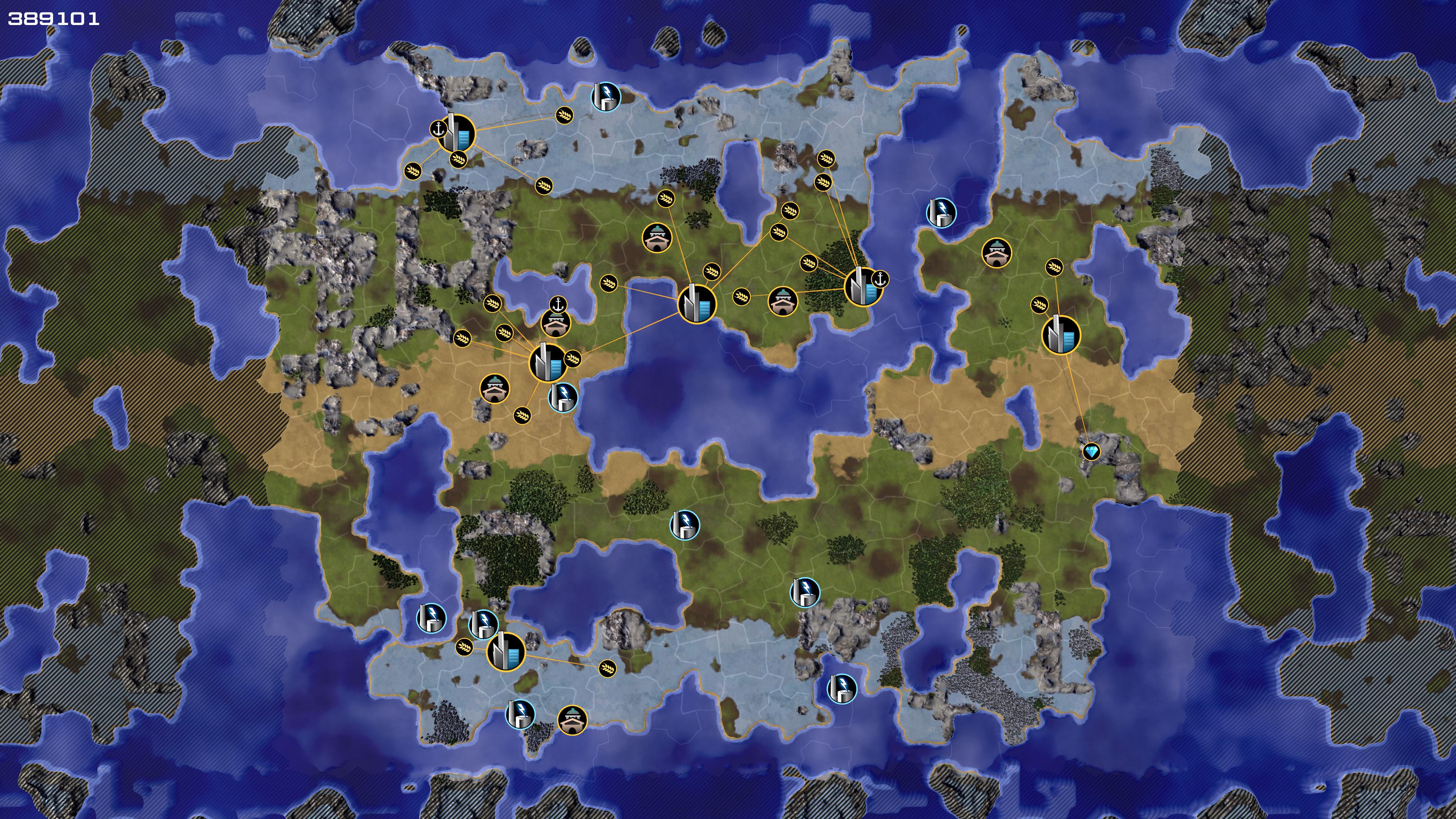This screenshot has height=819, width=1456.
Task: Select the blue diamond resource marker
Action: tap(1090, 452)
